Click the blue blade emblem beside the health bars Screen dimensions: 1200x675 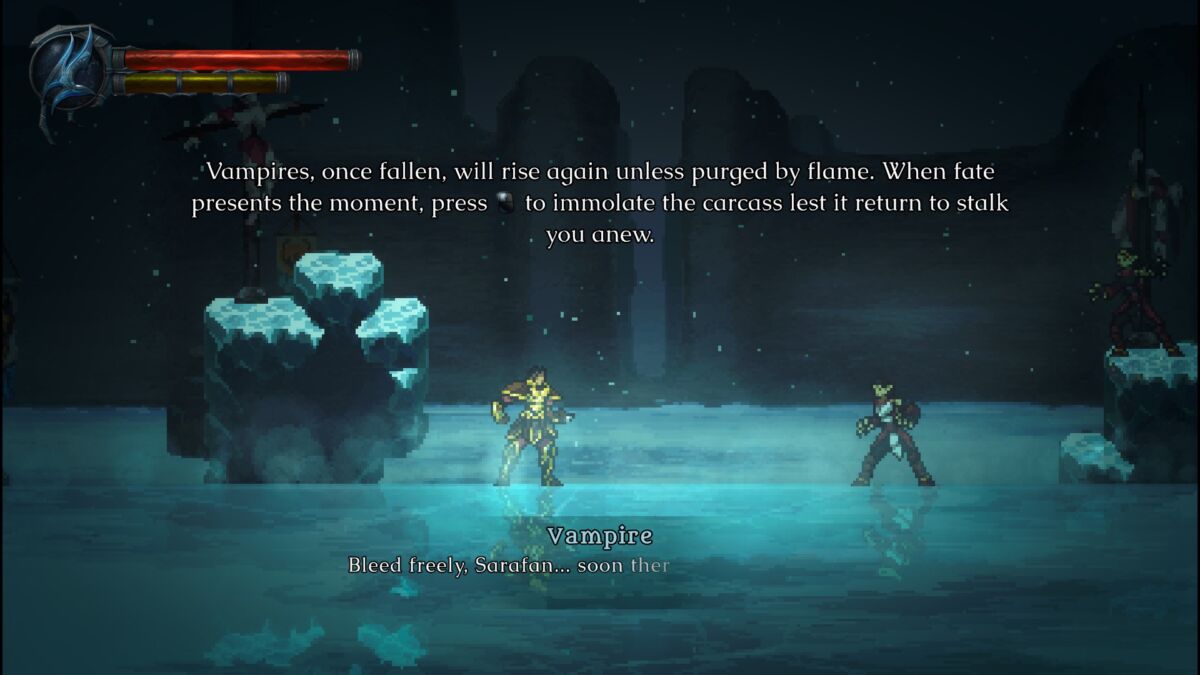click(x=70, y=73)
